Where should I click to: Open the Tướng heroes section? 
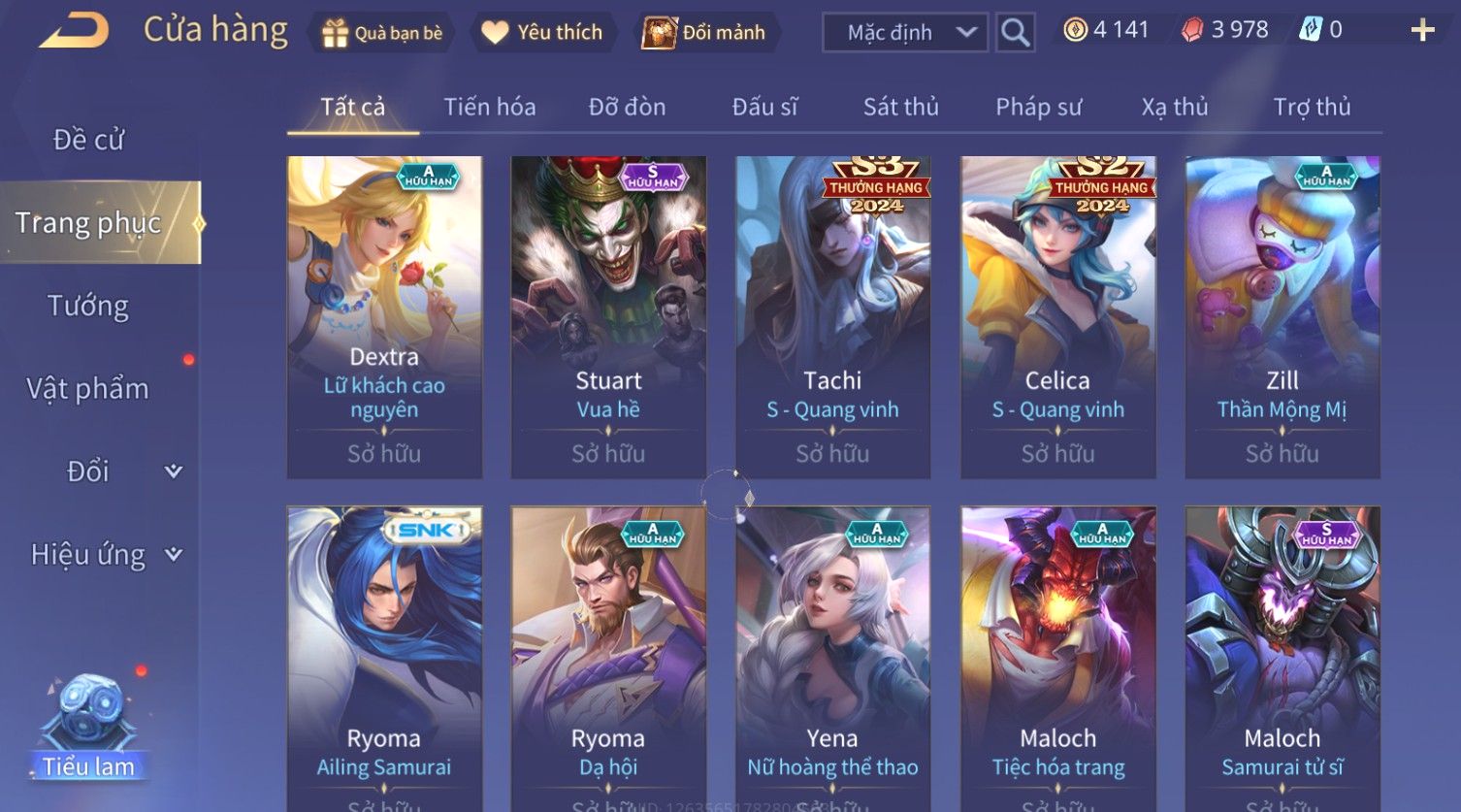point(88,306)
